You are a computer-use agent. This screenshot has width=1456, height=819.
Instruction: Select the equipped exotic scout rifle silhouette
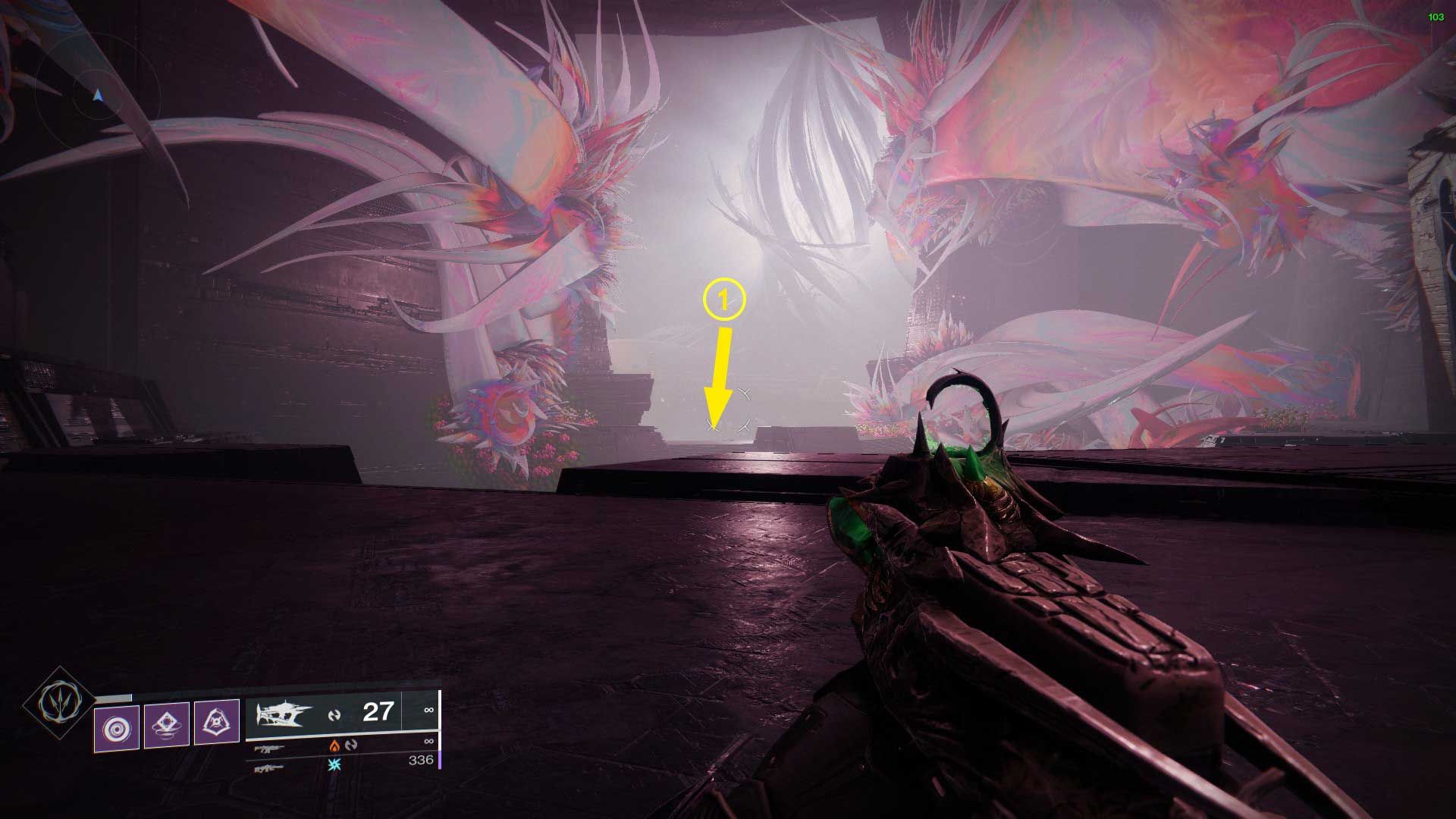click(x=283, y=713)
